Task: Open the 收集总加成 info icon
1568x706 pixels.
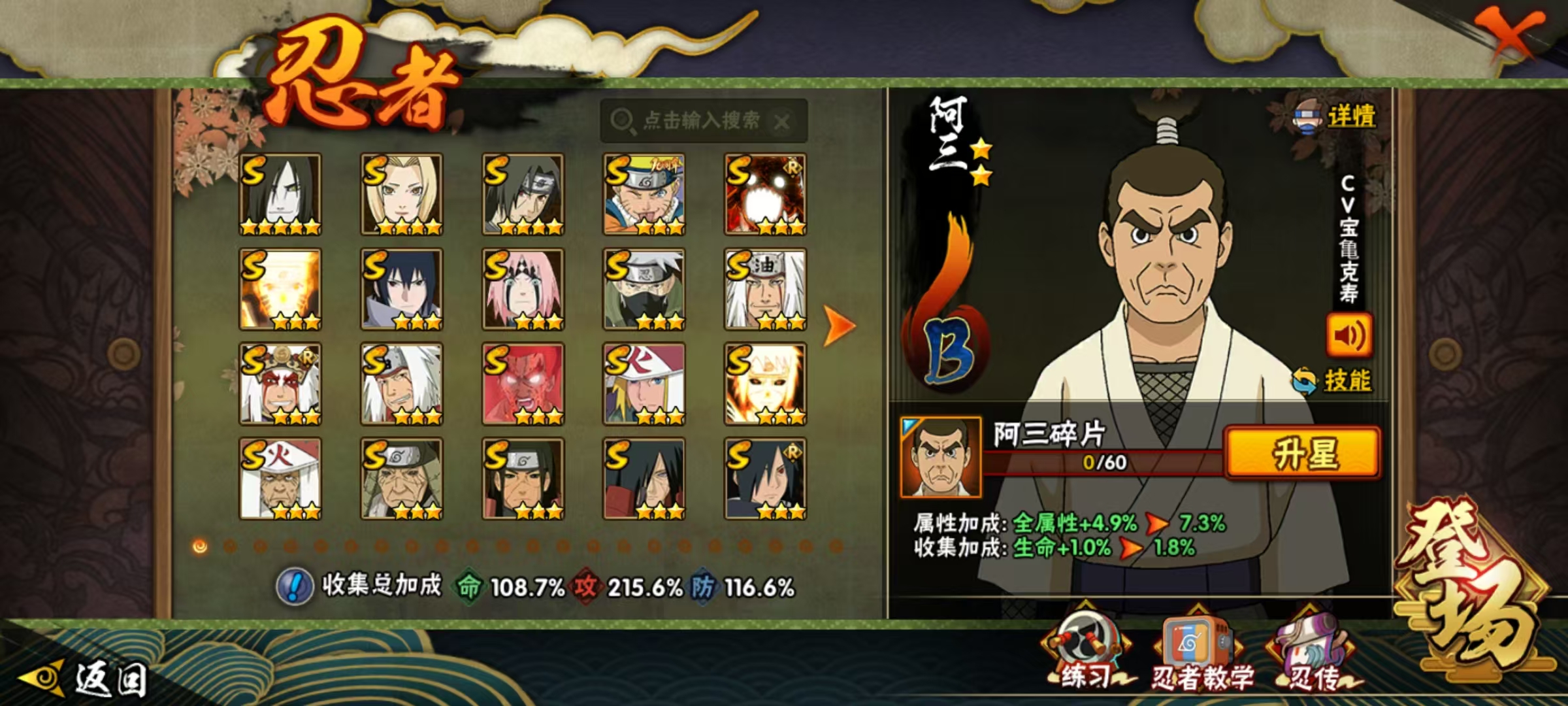Action: pyautogui.click(x=295, y=586)
